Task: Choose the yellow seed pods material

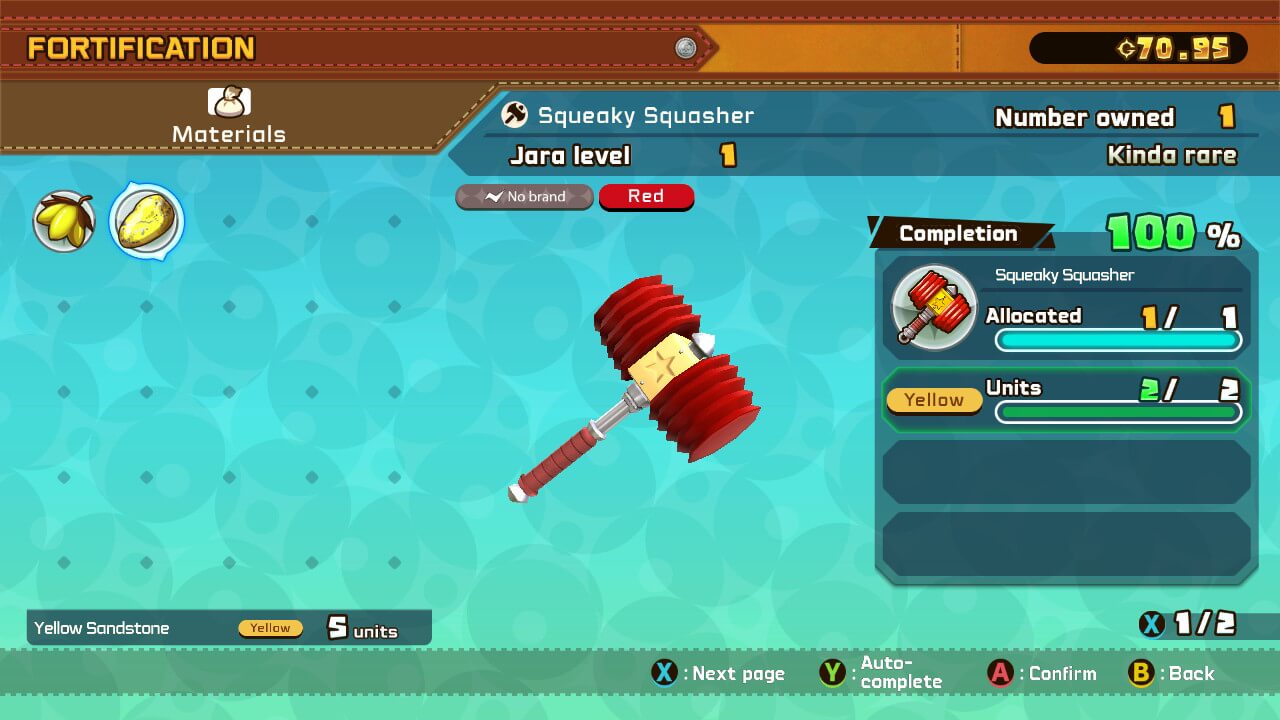Action: 64,221
